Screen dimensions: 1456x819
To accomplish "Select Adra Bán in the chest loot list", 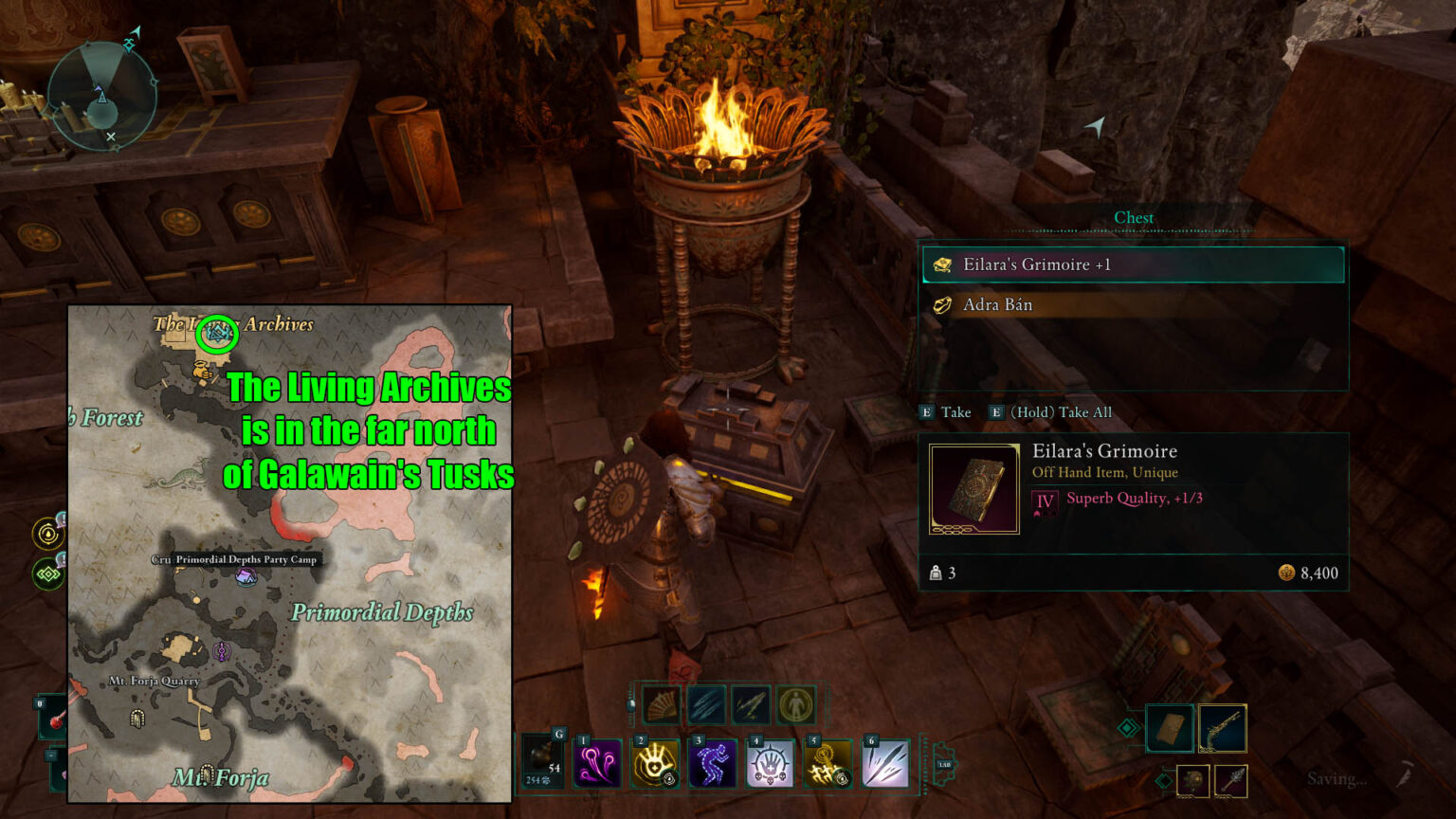I will (x=1134, y=304).
